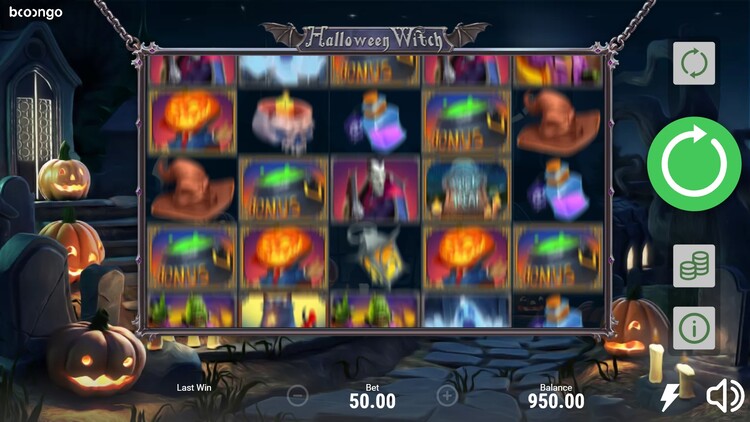
Task: Decrease the bet with the minus button
Action: (297, 395)
